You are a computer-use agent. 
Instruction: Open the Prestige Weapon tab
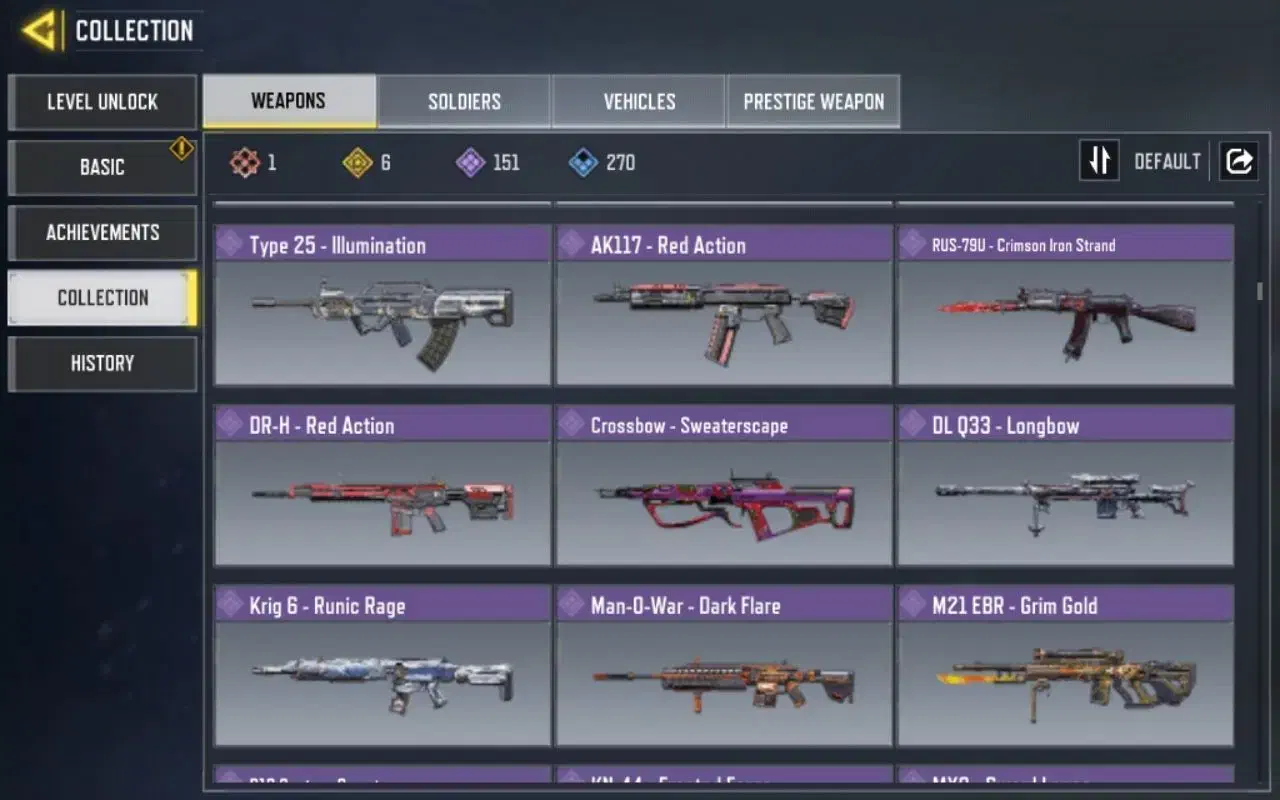coord(813,101)
